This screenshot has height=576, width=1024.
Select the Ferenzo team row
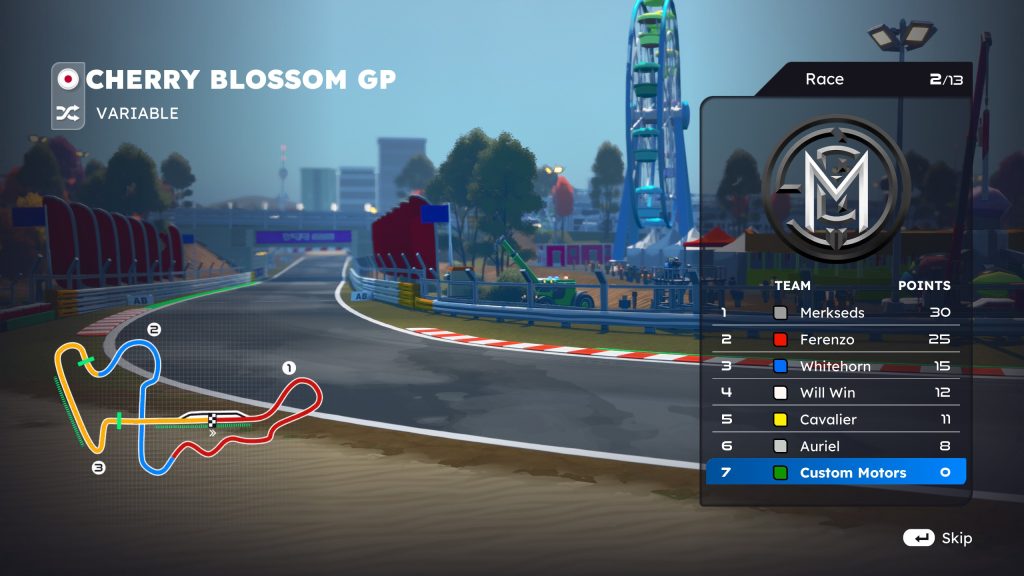tap(835, 339)
